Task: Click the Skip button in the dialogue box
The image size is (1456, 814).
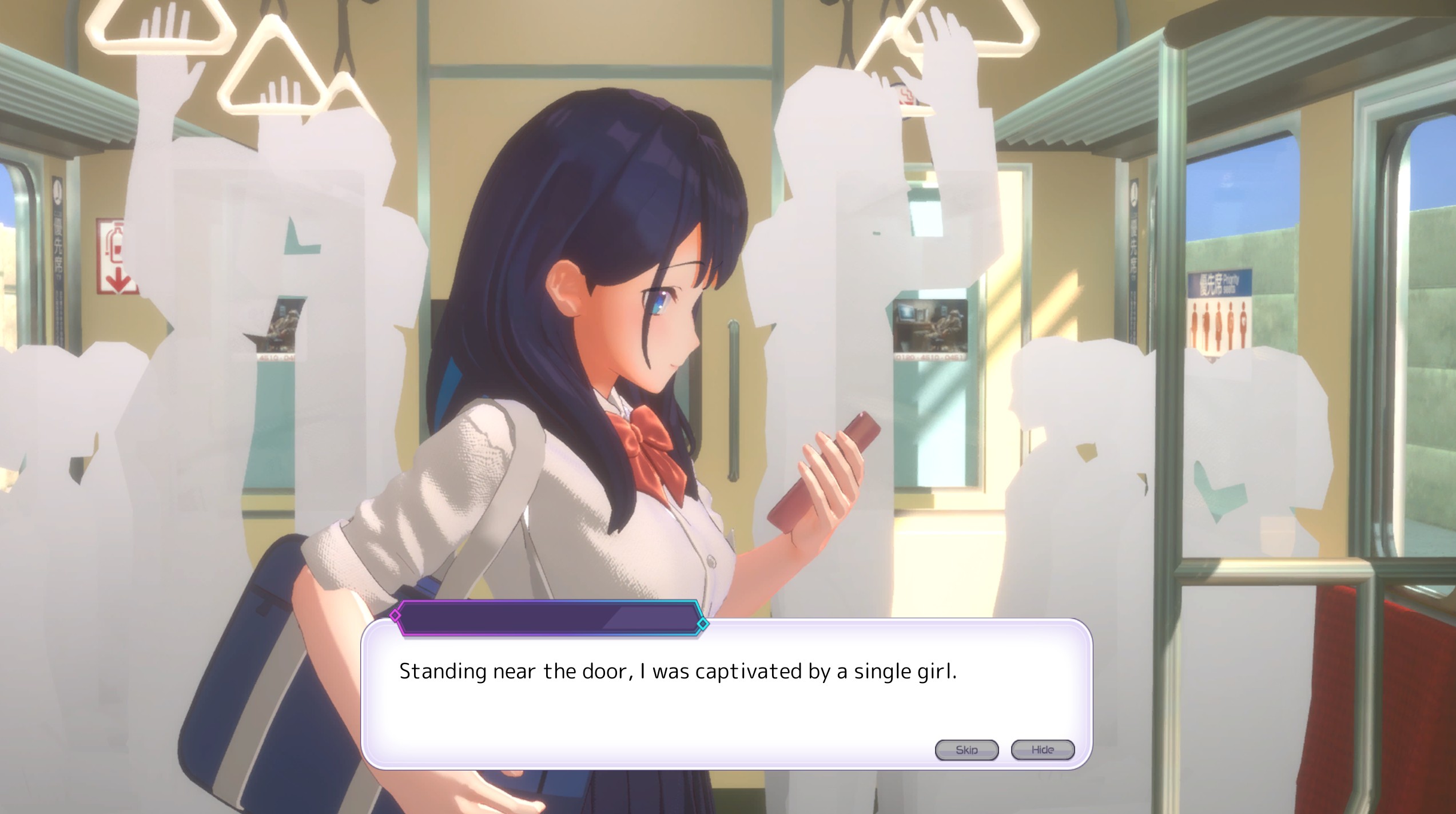Action: 966,750
